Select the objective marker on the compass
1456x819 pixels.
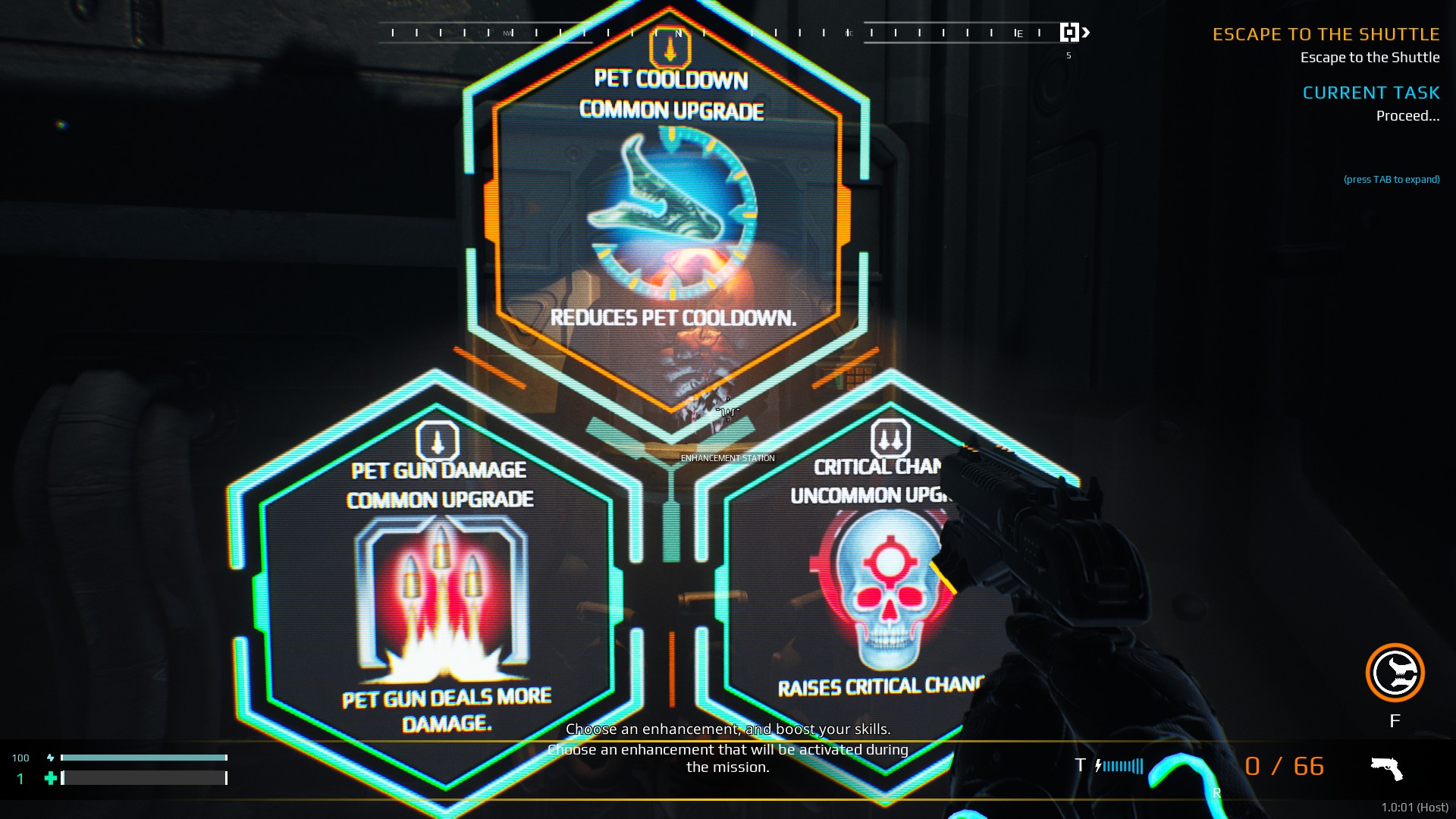(1069, 33)
